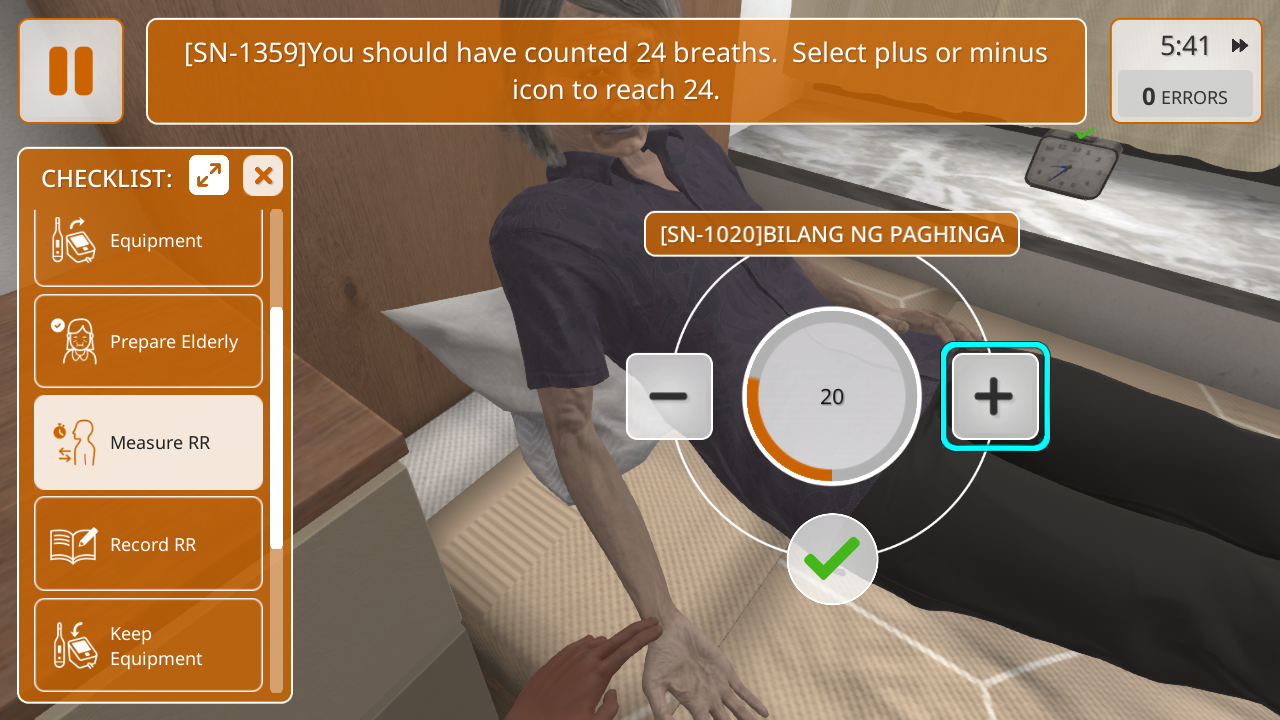This screenshot has width=1280, height=720.
Task: Click the checklist scrollbar
Action: tap(276, 428)
